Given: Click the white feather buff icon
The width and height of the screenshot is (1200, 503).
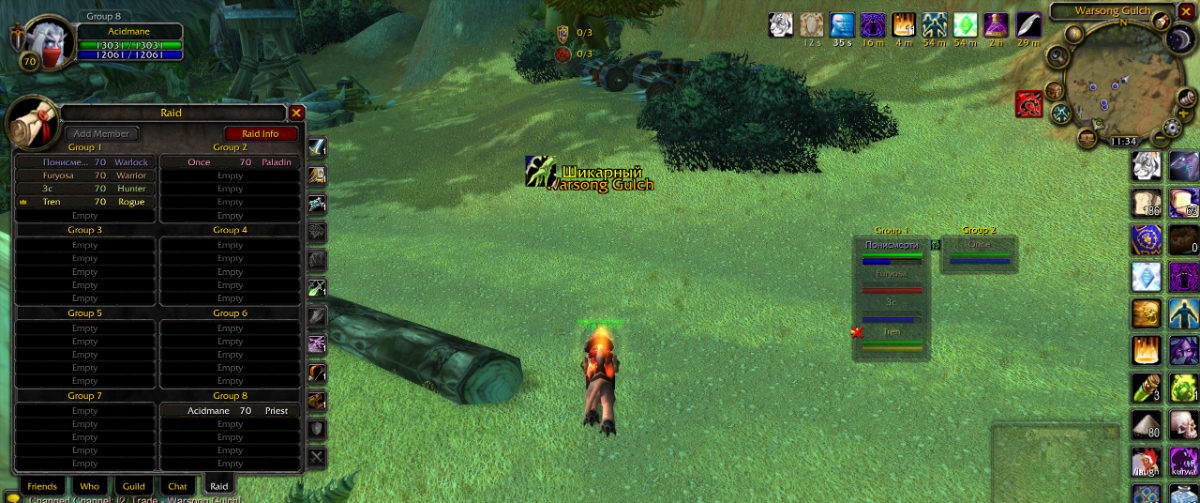Looking at the screenshot, I should coord(1028,24).
